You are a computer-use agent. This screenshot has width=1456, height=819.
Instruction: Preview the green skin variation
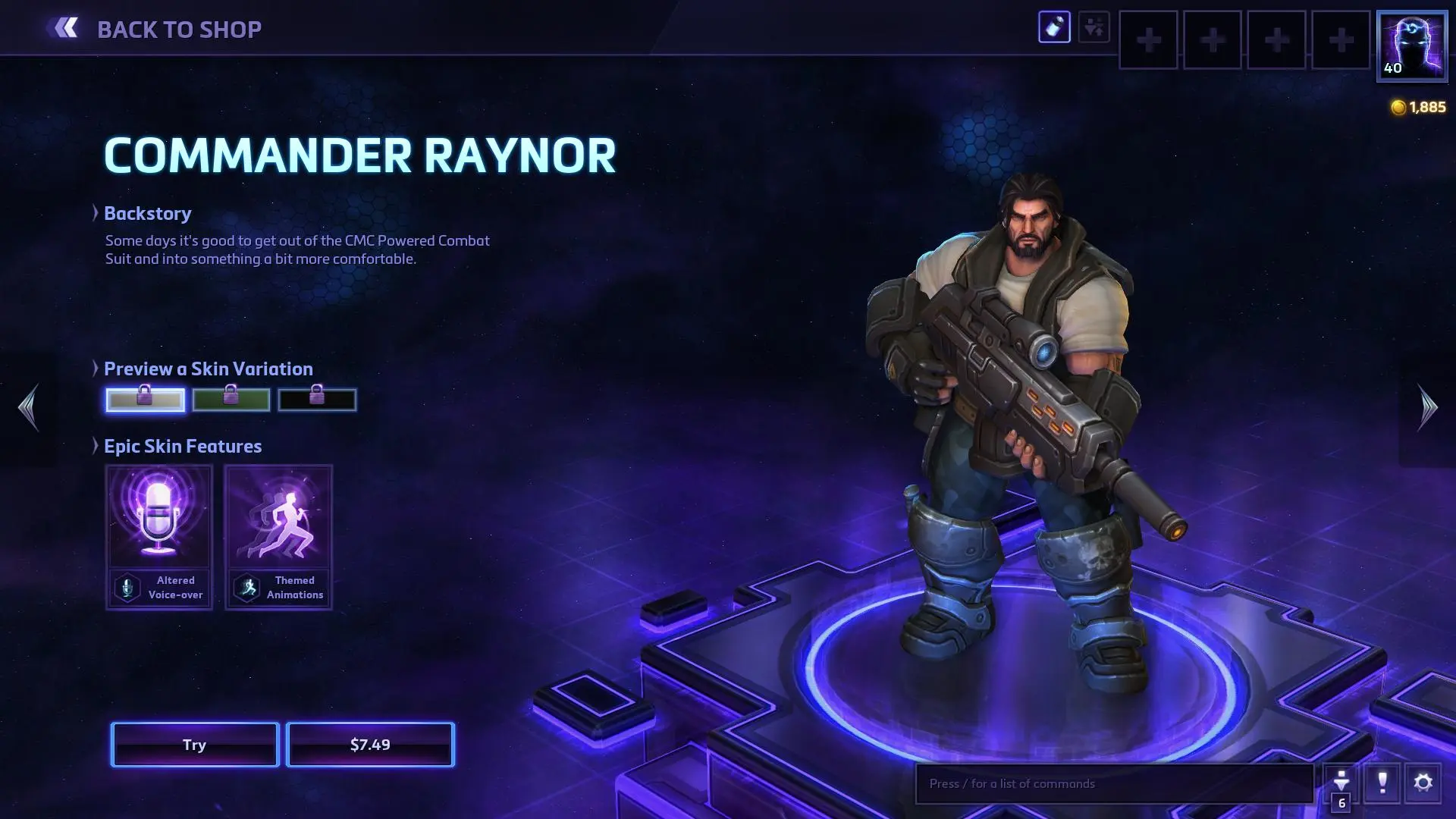pos(231,400)
